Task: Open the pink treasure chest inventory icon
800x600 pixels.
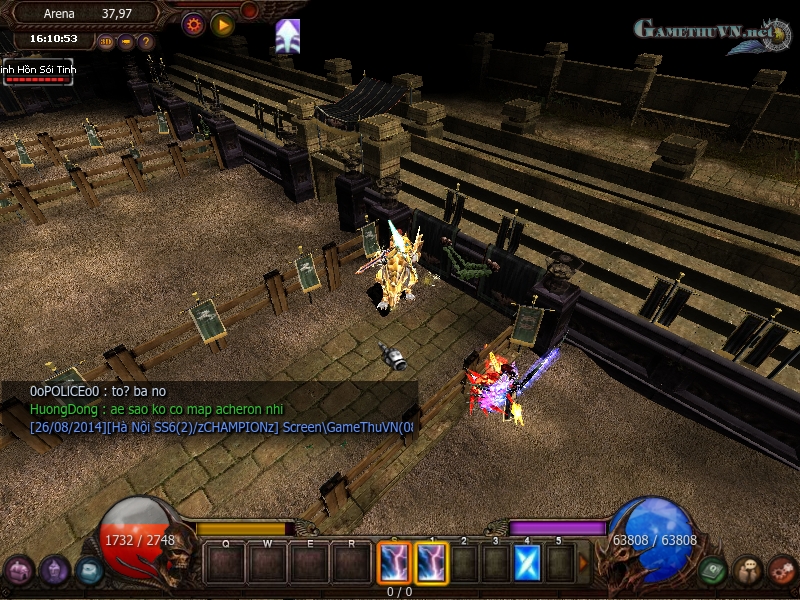Action: [x=19, y=571]
